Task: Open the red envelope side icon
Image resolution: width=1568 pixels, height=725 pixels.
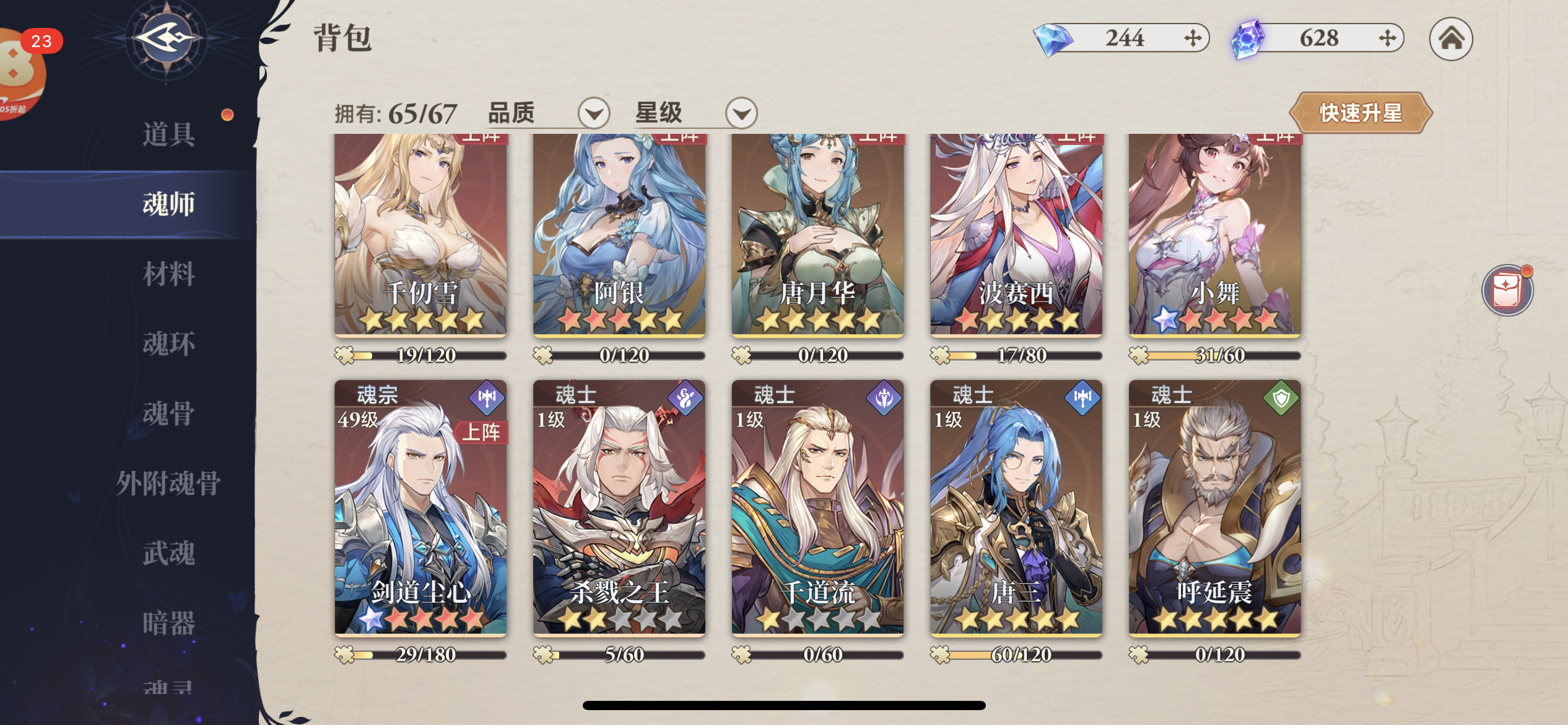Action: point(1507,290)
